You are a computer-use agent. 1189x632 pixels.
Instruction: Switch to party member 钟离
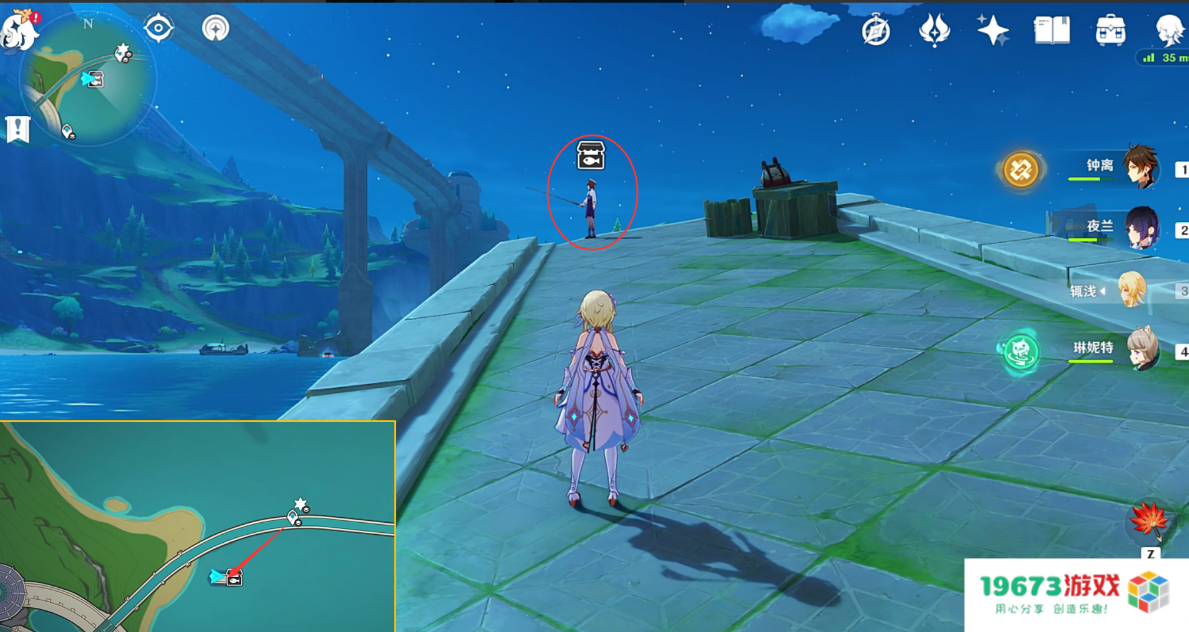coord(1140,167)
